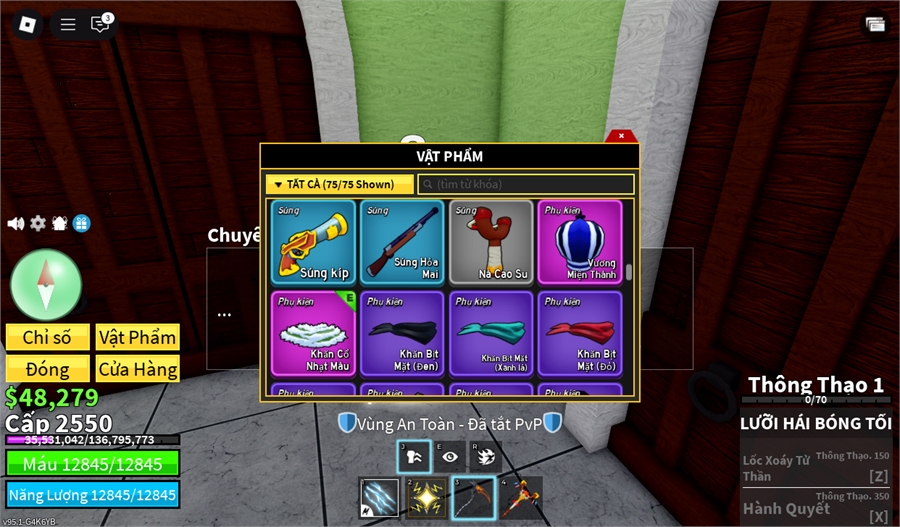Viewport: 900px width, 527px height.
Task: Open the gear settings icon
Action: (x=38, y=223)
